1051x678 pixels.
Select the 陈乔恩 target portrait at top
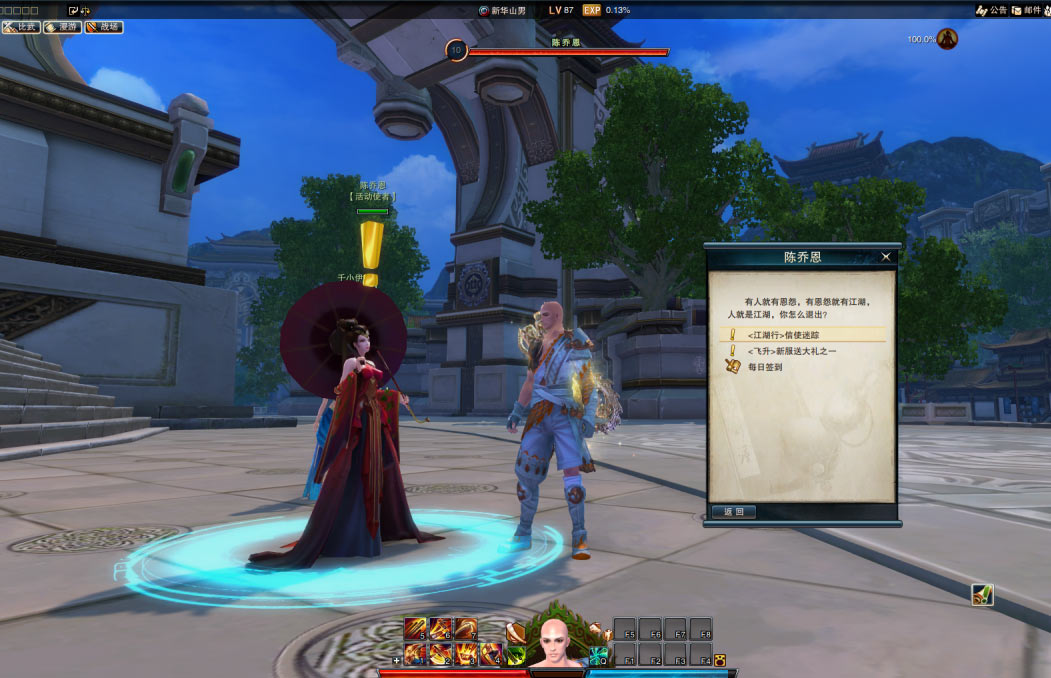[x=456, y=50]
